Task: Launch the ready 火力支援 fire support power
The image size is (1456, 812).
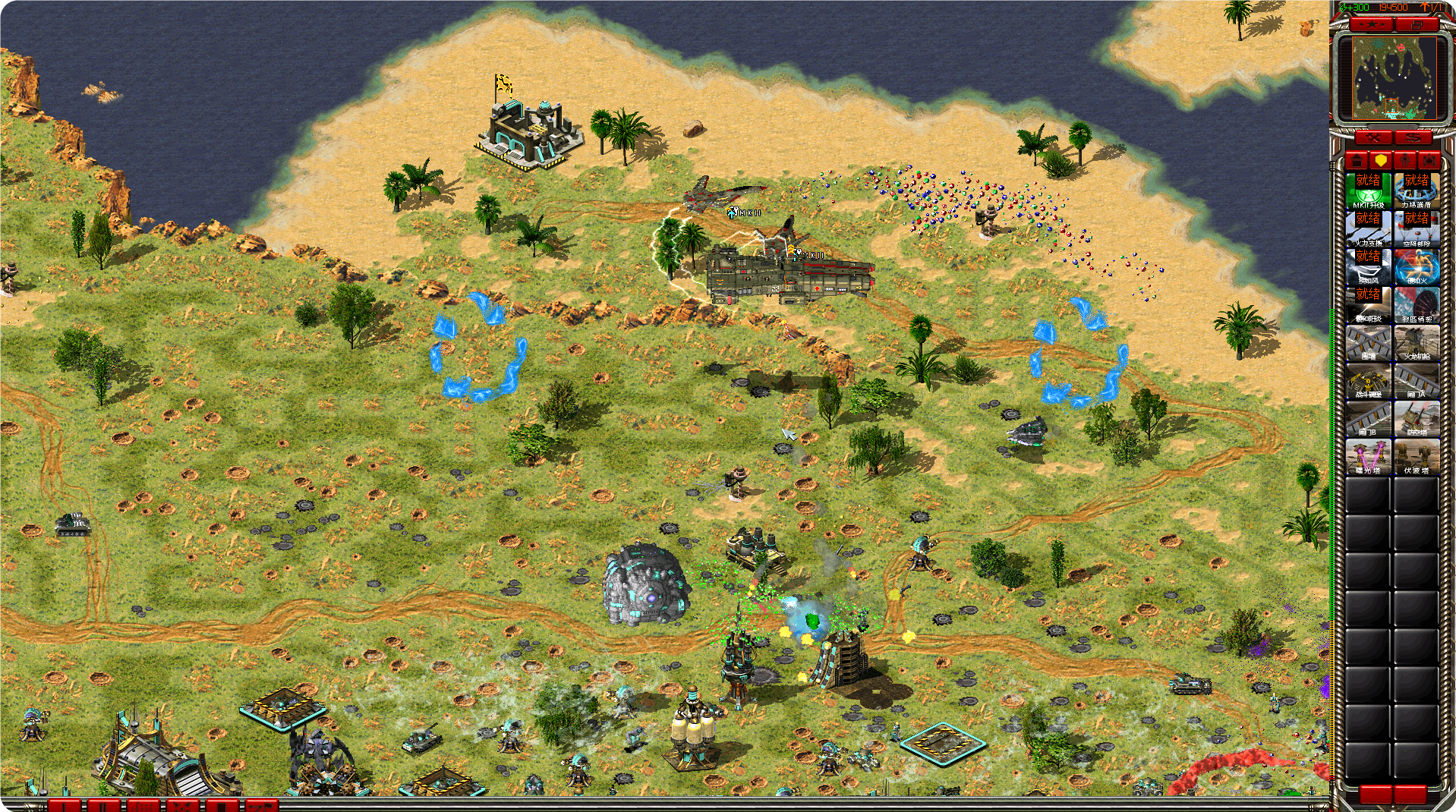Action: [x=1368, y=228]
